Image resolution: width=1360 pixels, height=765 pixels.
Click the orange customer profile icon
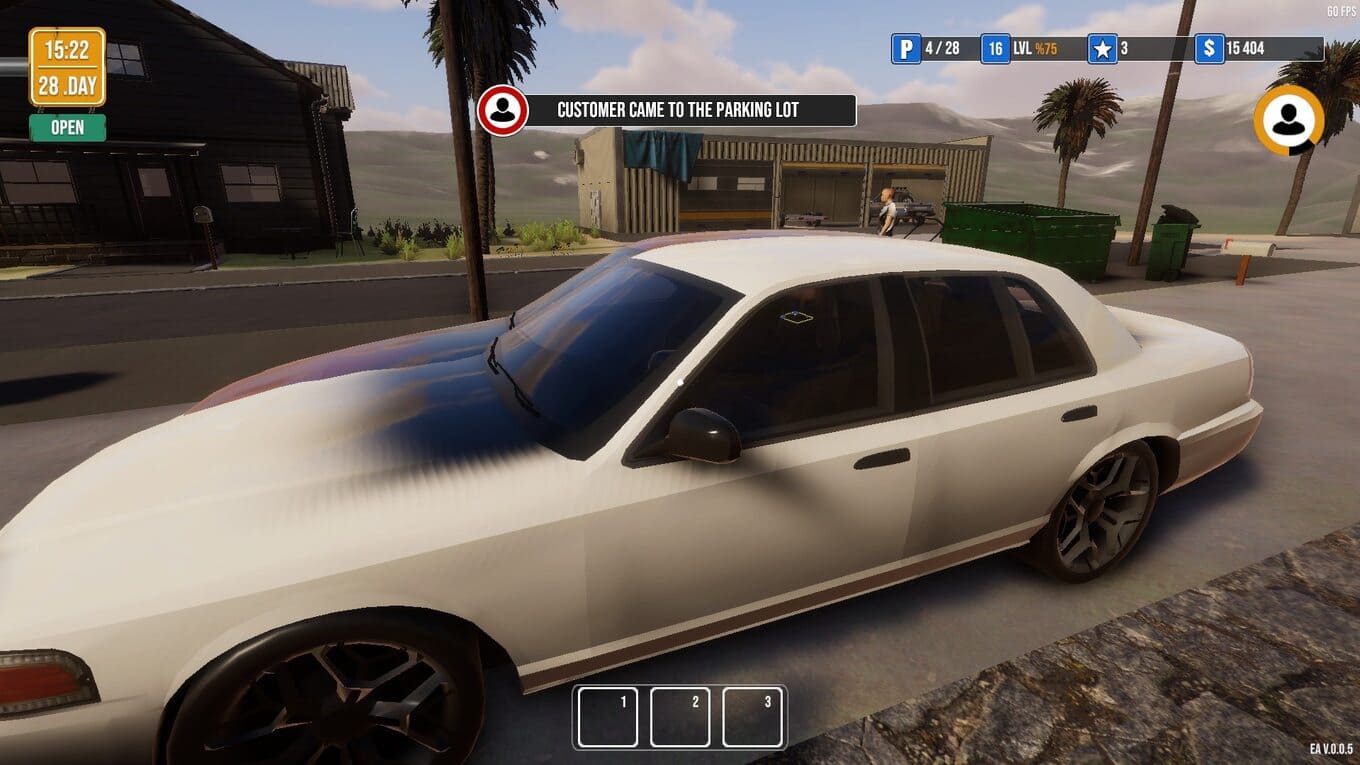pos(1288,120)
